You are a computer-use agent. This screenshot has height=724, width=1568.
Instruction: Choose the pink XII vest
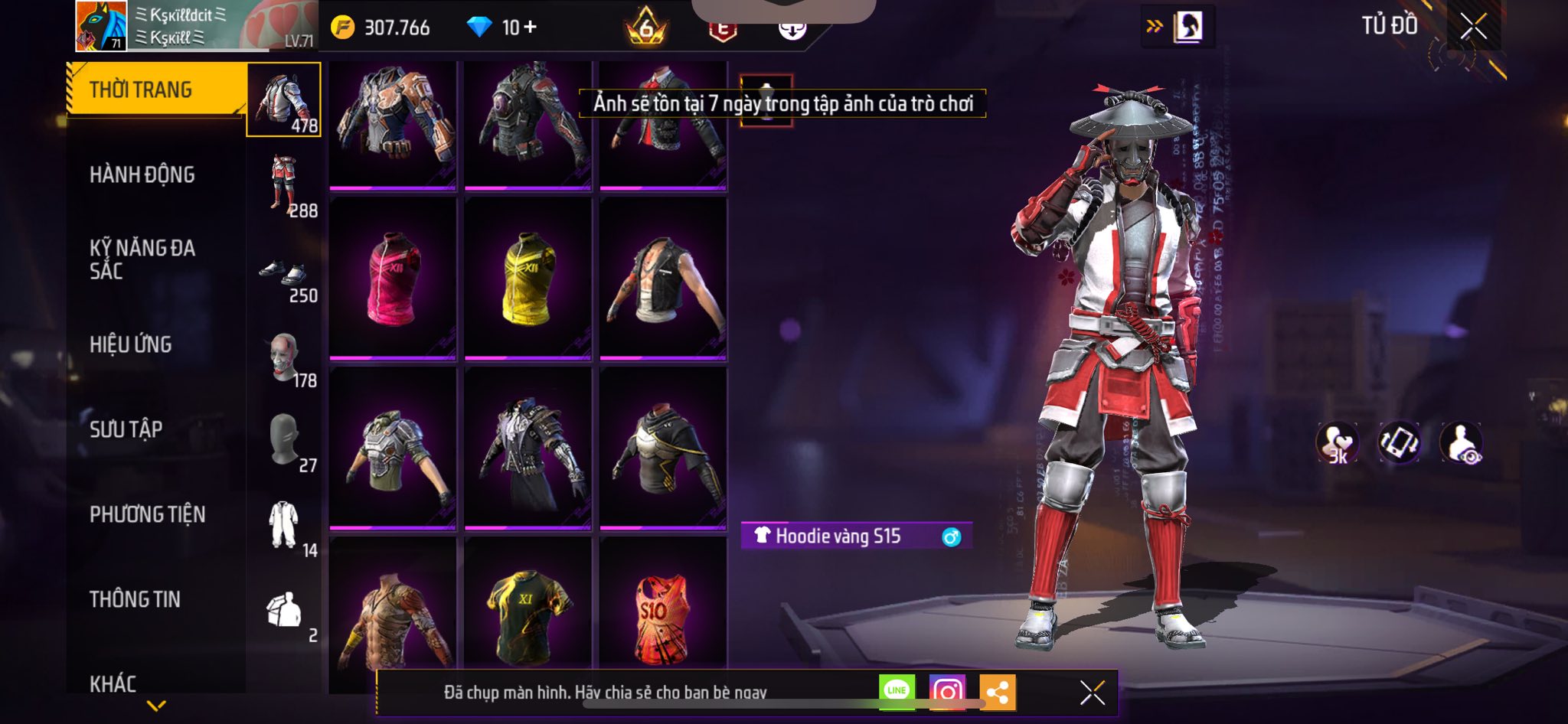393,278
